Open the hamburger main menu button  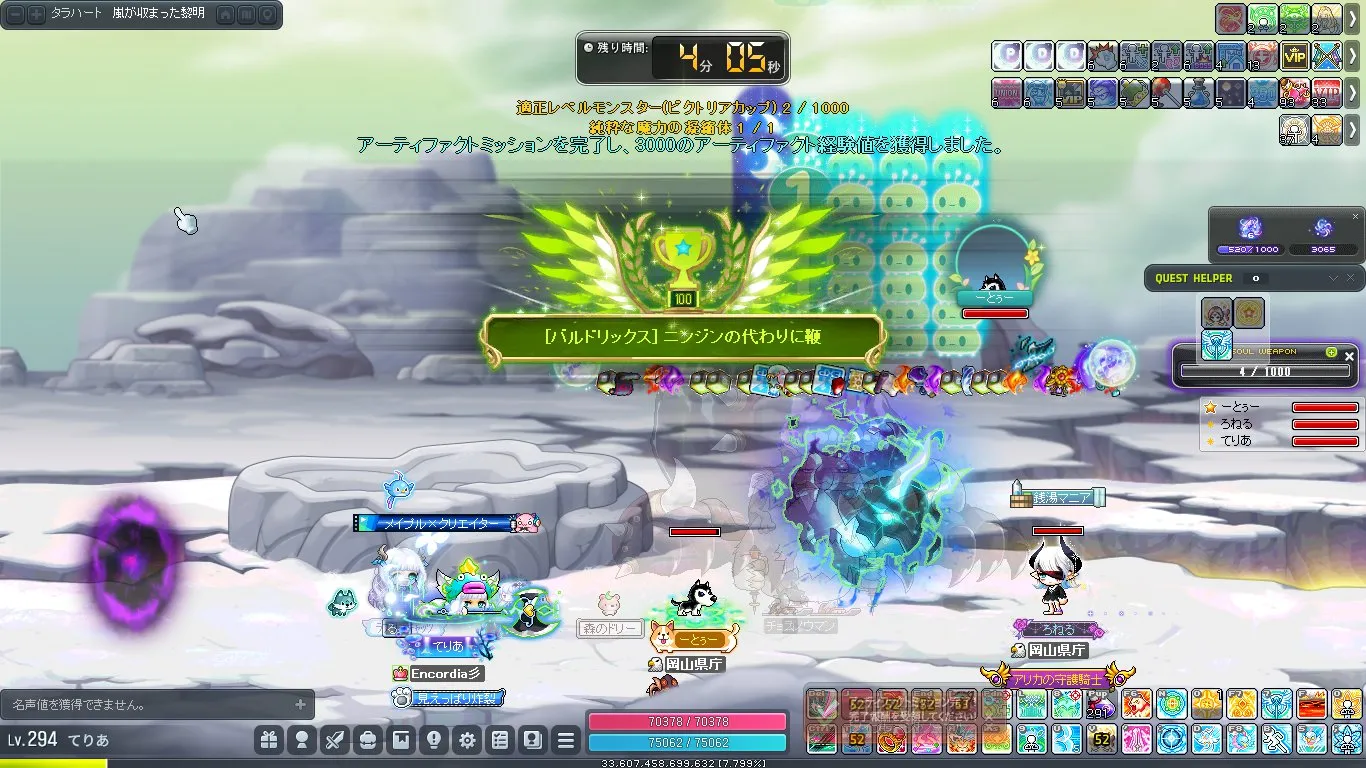(x=566, y=741)
